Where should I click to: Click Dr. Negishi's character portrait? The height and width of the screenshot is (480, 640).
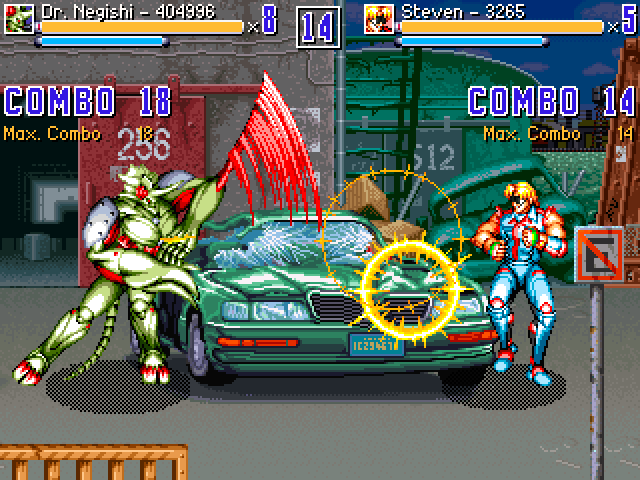(19, 18)
